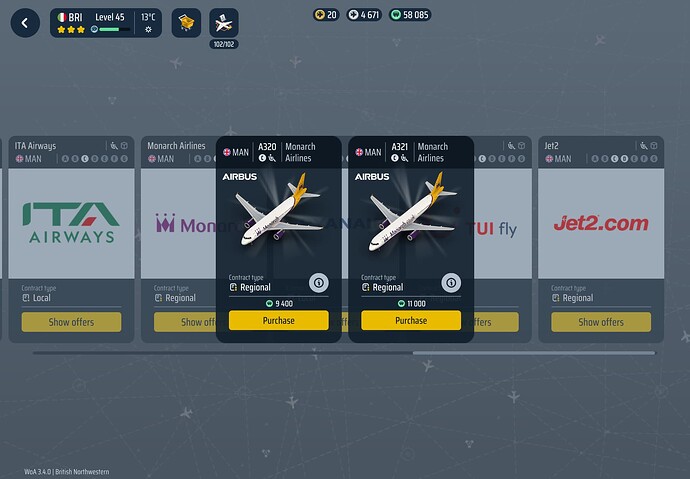The image size is (690, 479).
Task: View info on the A320 contract
Action: click(319, 283)
